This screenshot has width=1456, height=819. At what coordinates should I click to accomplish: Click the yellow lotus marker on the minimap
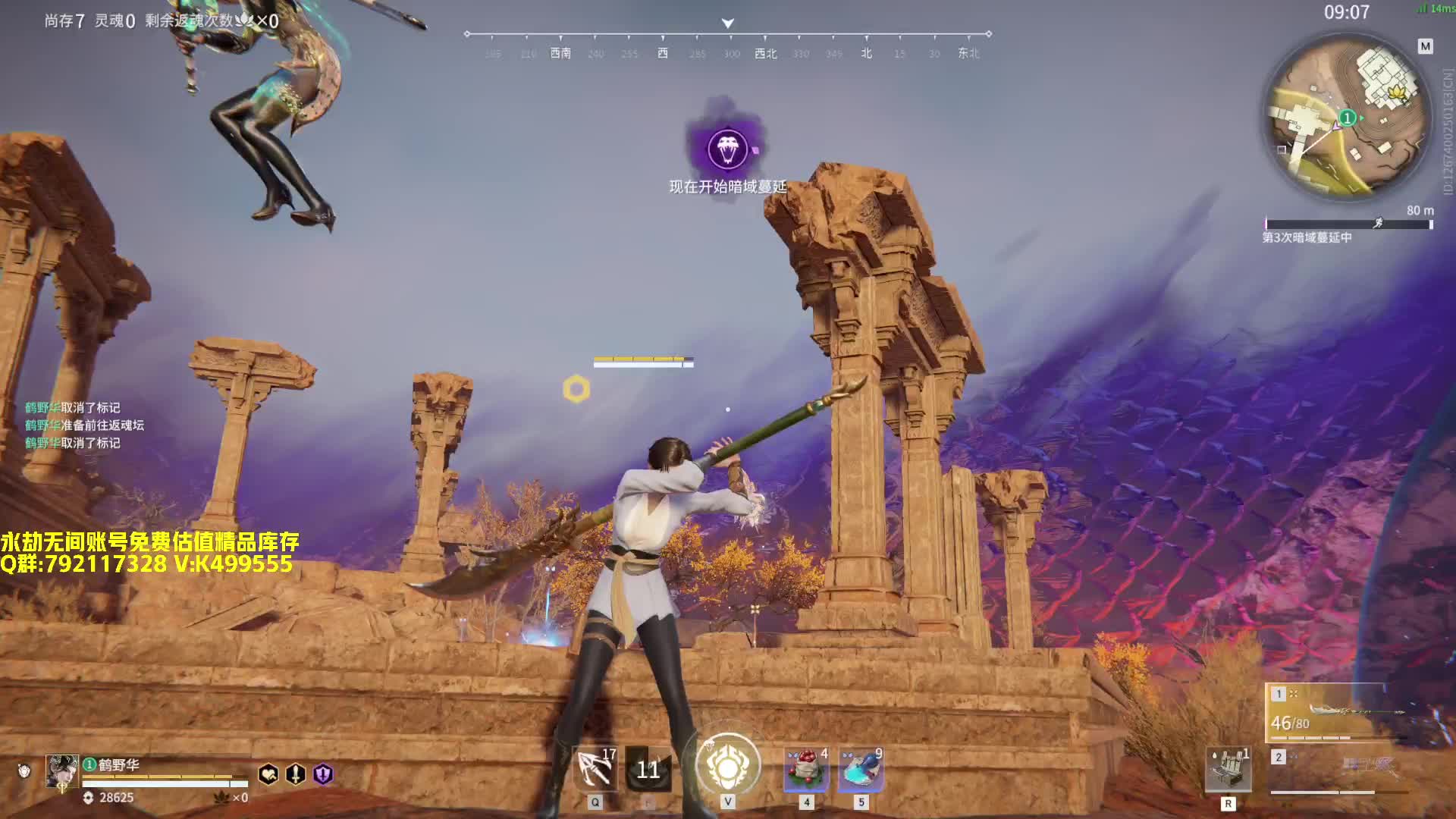(1396, 94)
